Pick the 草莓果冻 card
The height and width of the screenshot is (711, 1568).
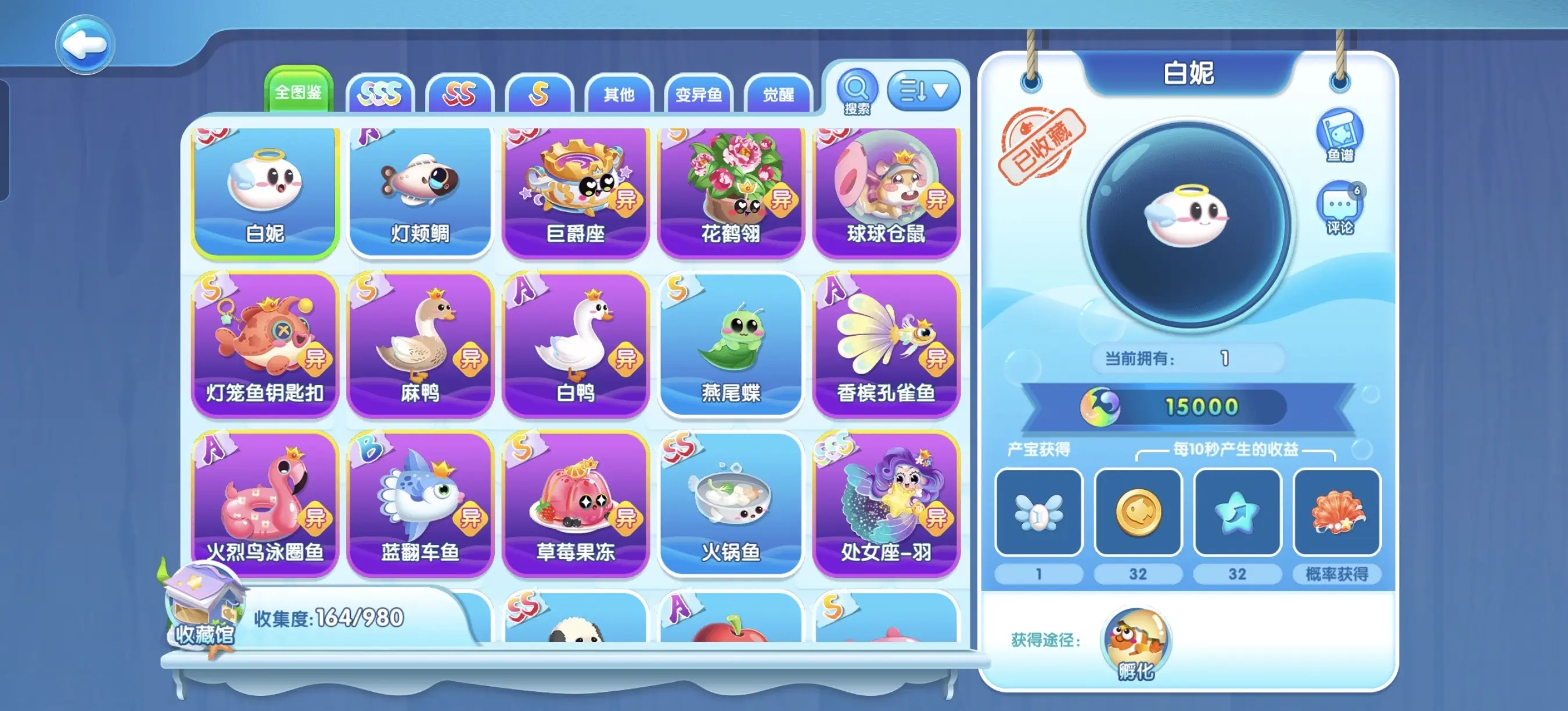(575, 504)
